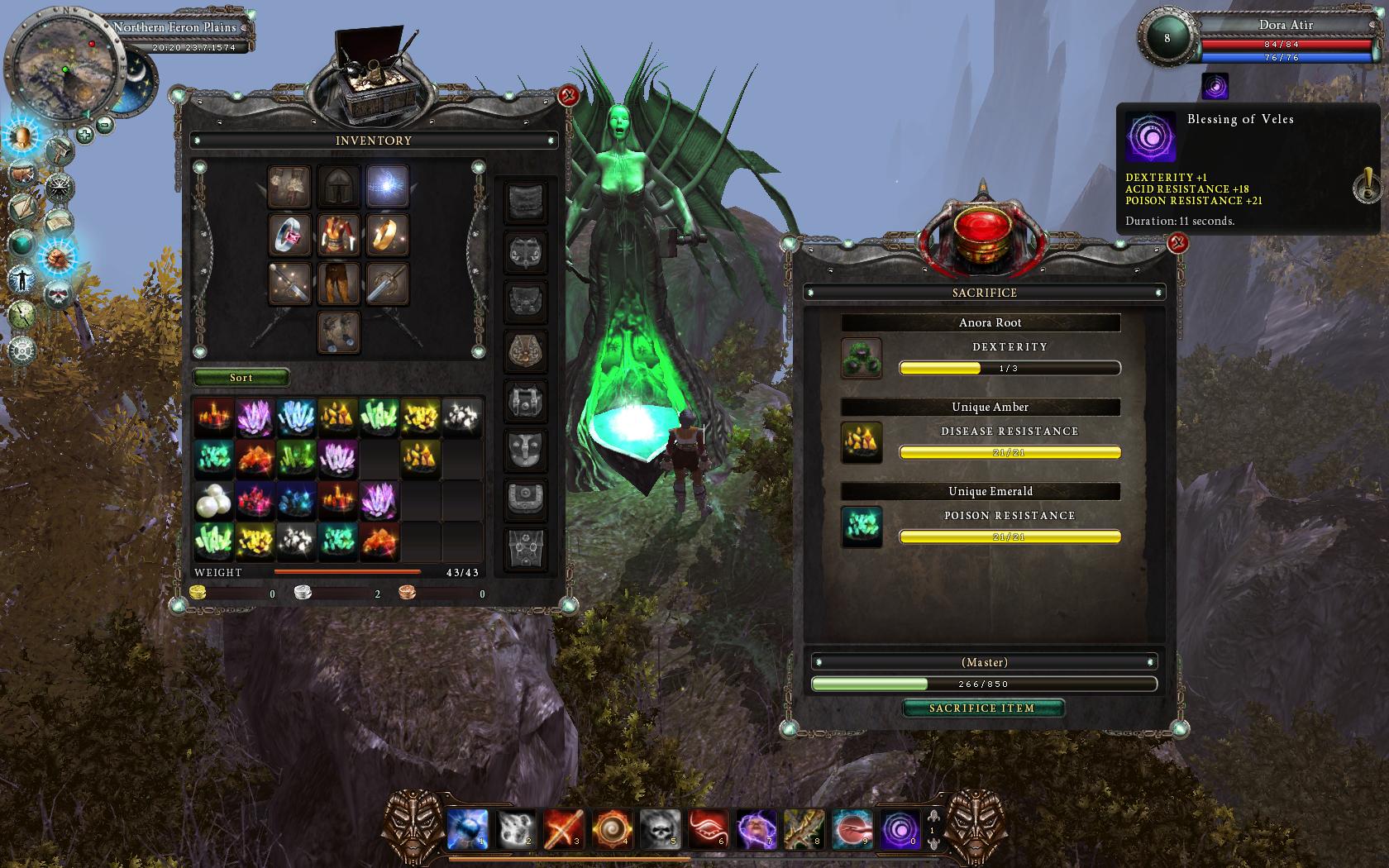Choose the Unique Amber sacrifice icon
The height and width of the screenshot is (868, 1389).
(x=861, y=443)
